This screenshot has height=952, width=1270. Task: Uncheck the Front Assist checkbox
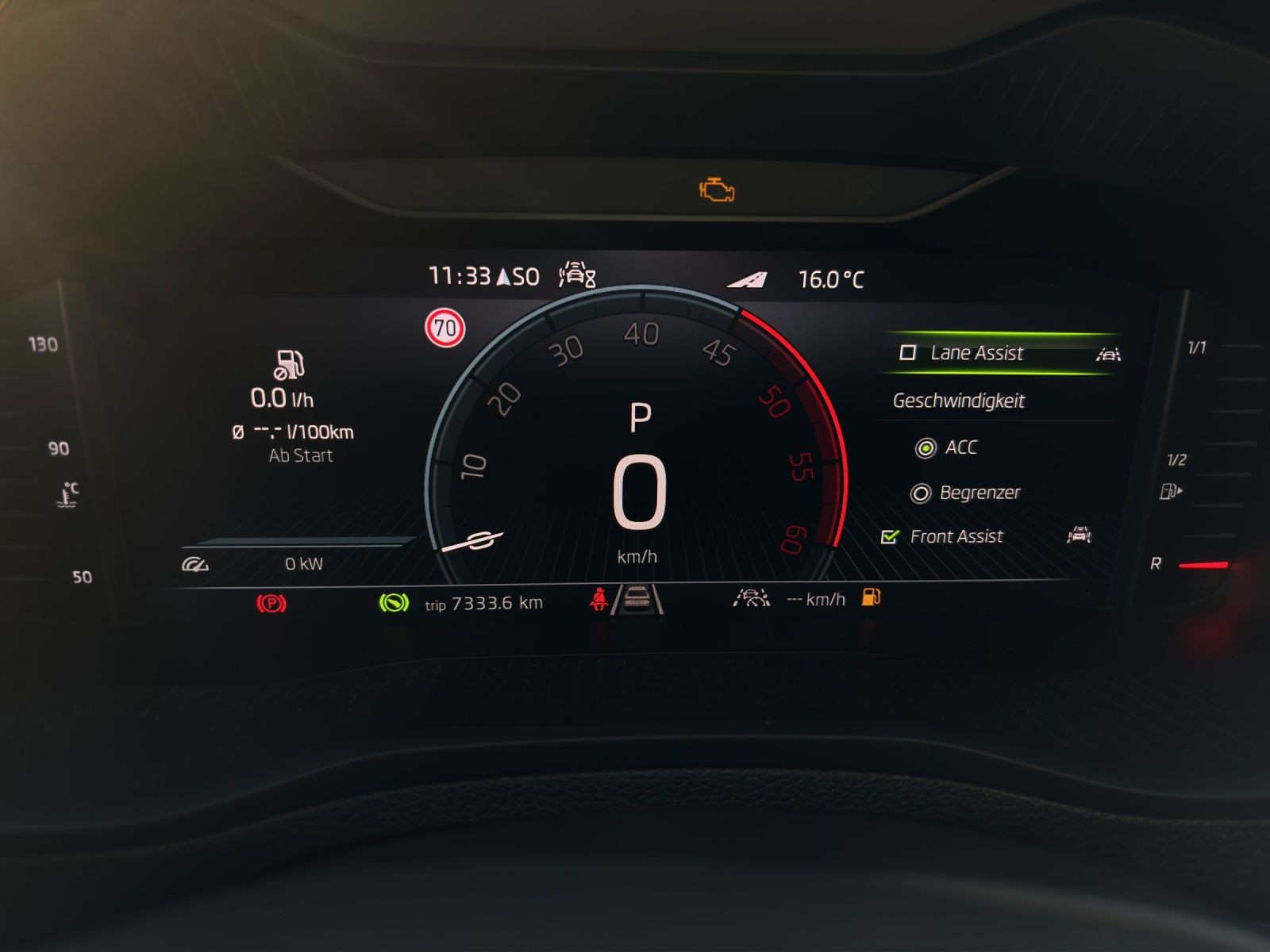coord(890,537)
